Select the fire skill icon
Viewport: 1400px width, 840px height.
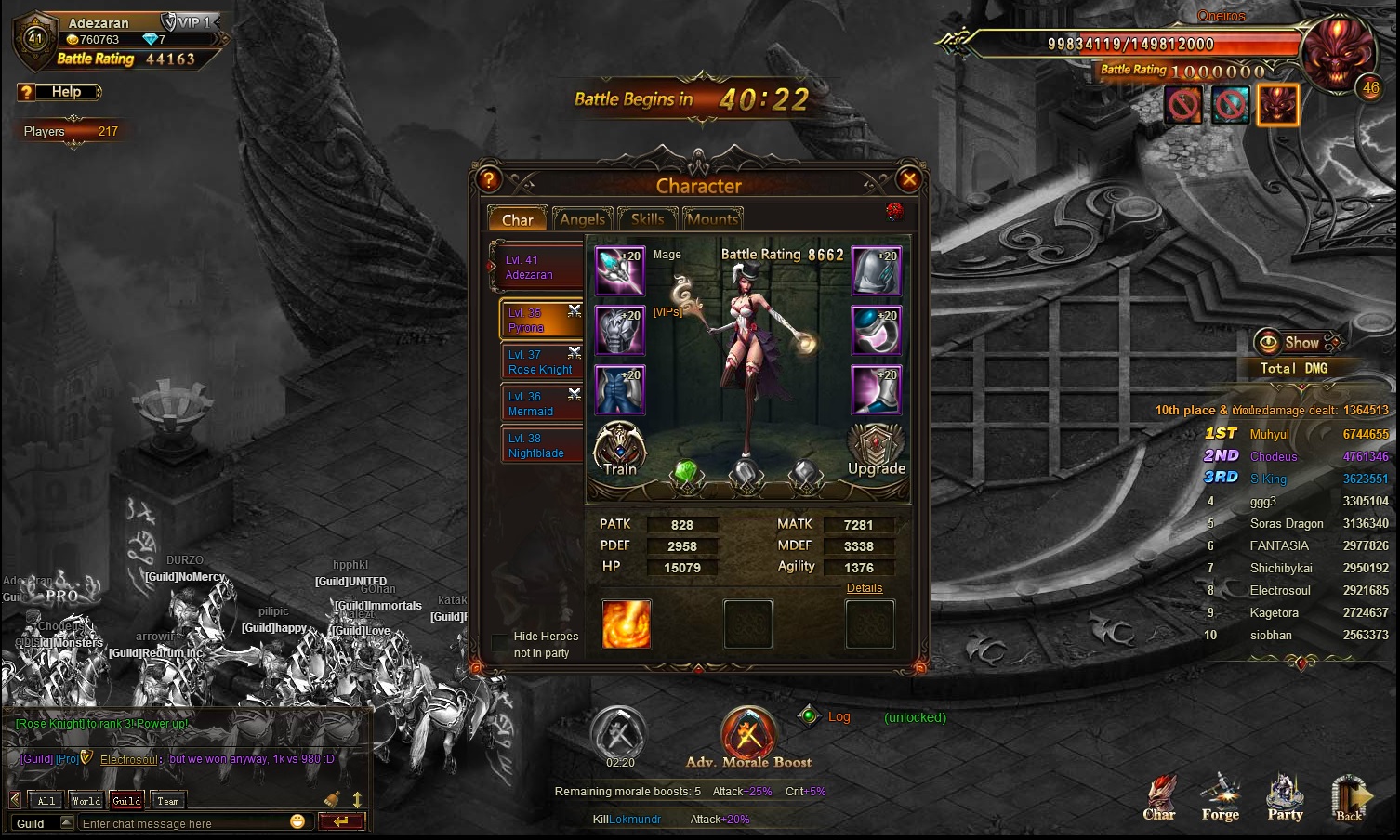coord(627,623)
